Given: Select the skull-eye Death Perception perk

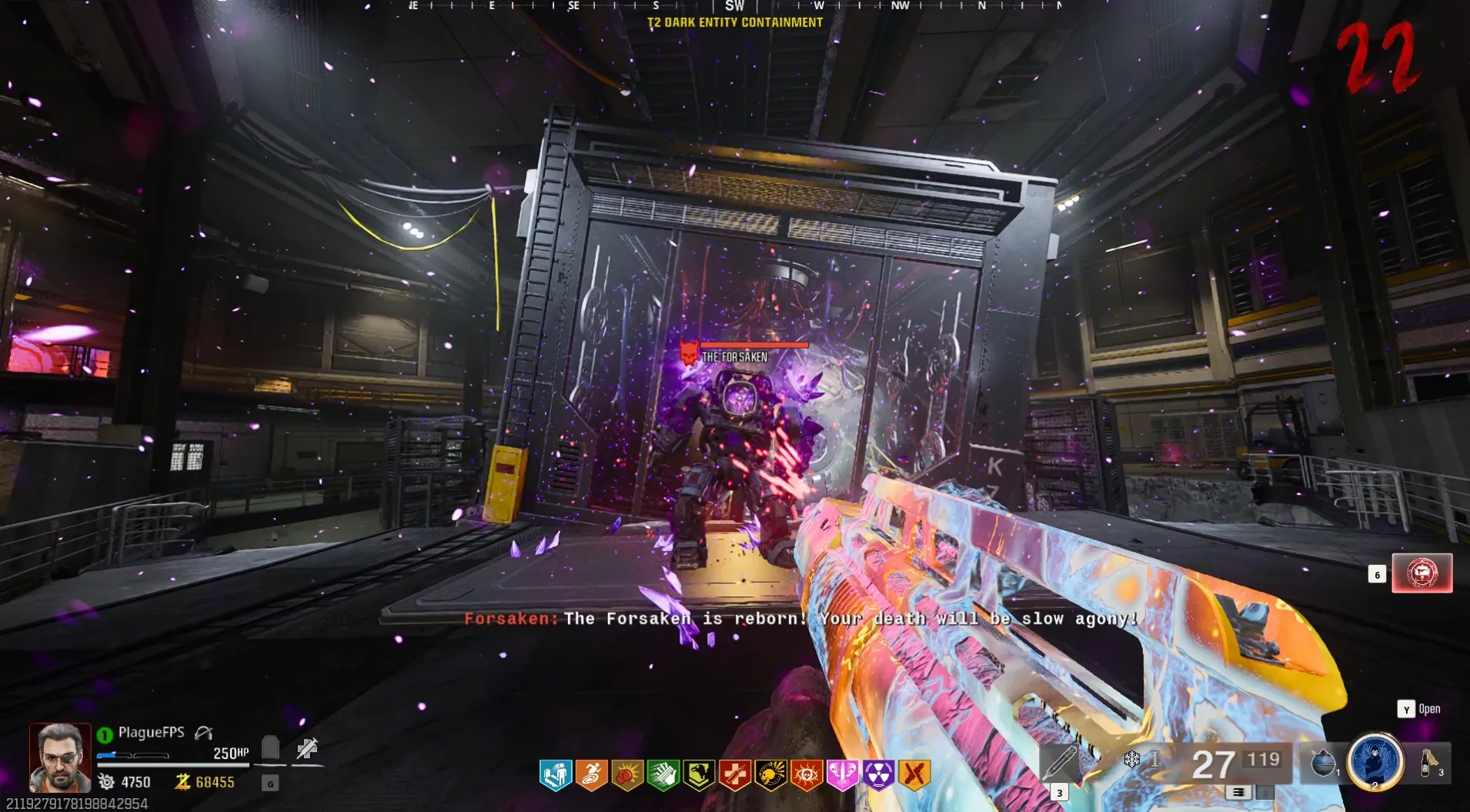Looking at the screenshot, I should [806, 775].
